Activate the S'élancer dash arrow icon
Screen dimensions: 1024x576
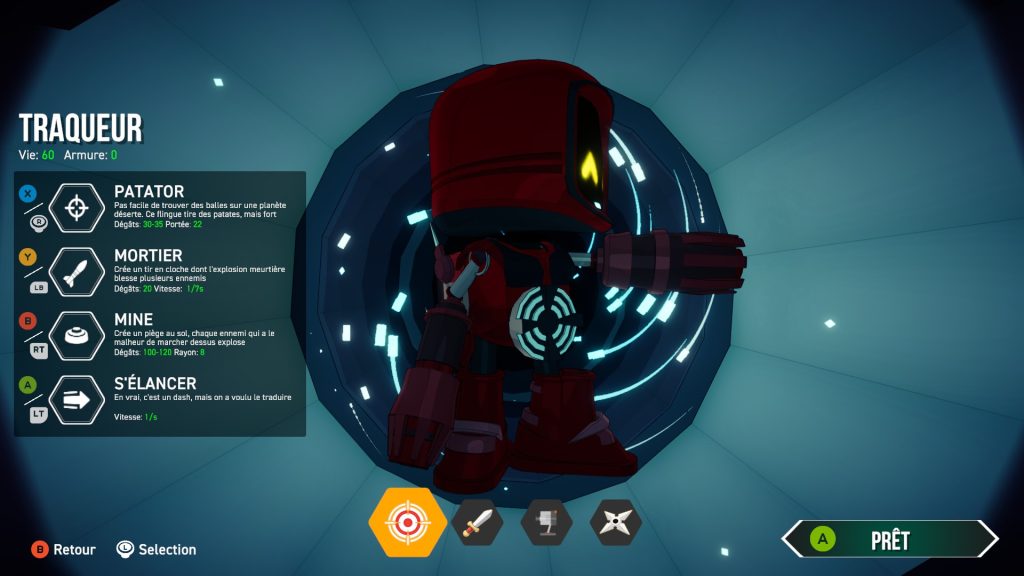[x=77, y=399]
